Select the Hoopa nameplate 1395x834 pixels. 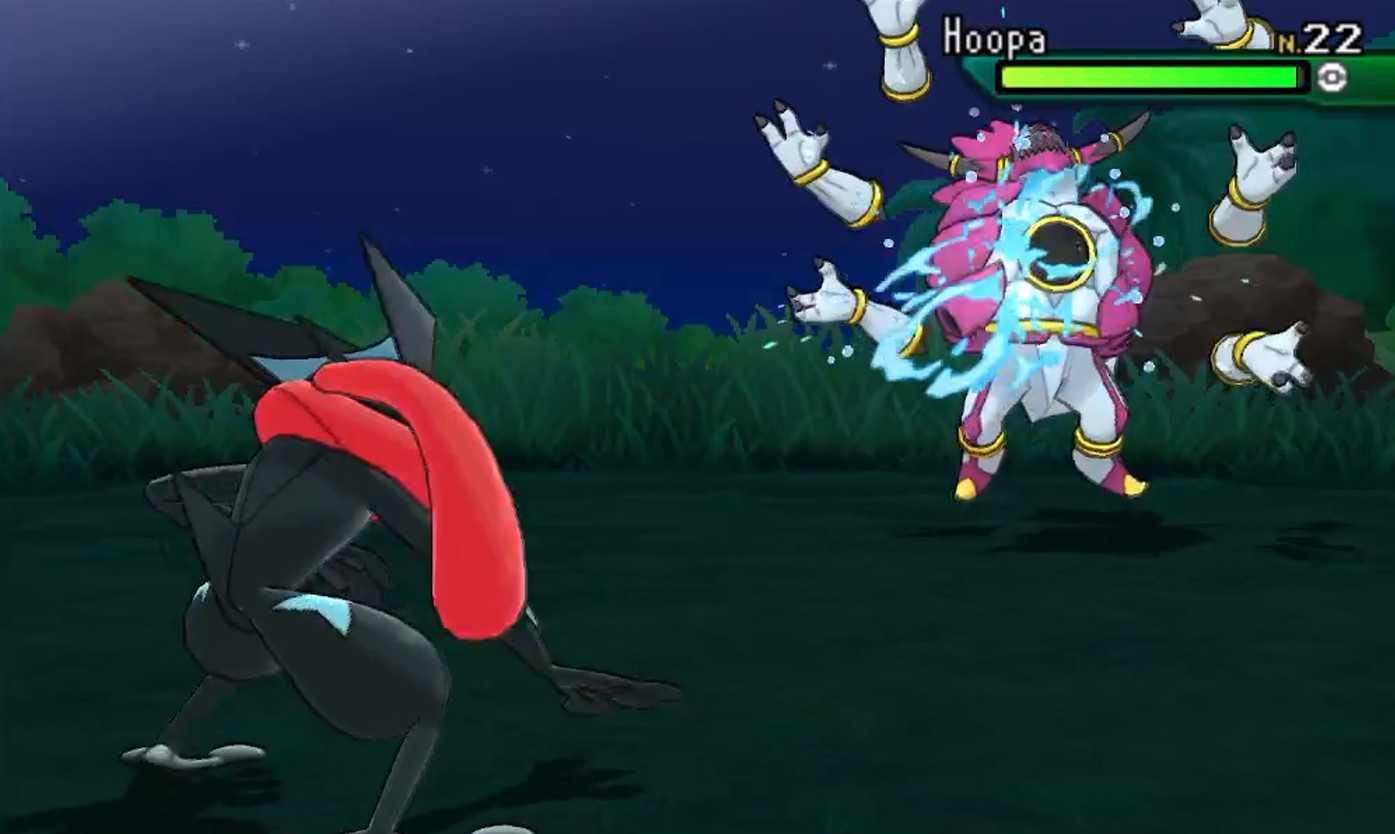[x=995, y=39]
